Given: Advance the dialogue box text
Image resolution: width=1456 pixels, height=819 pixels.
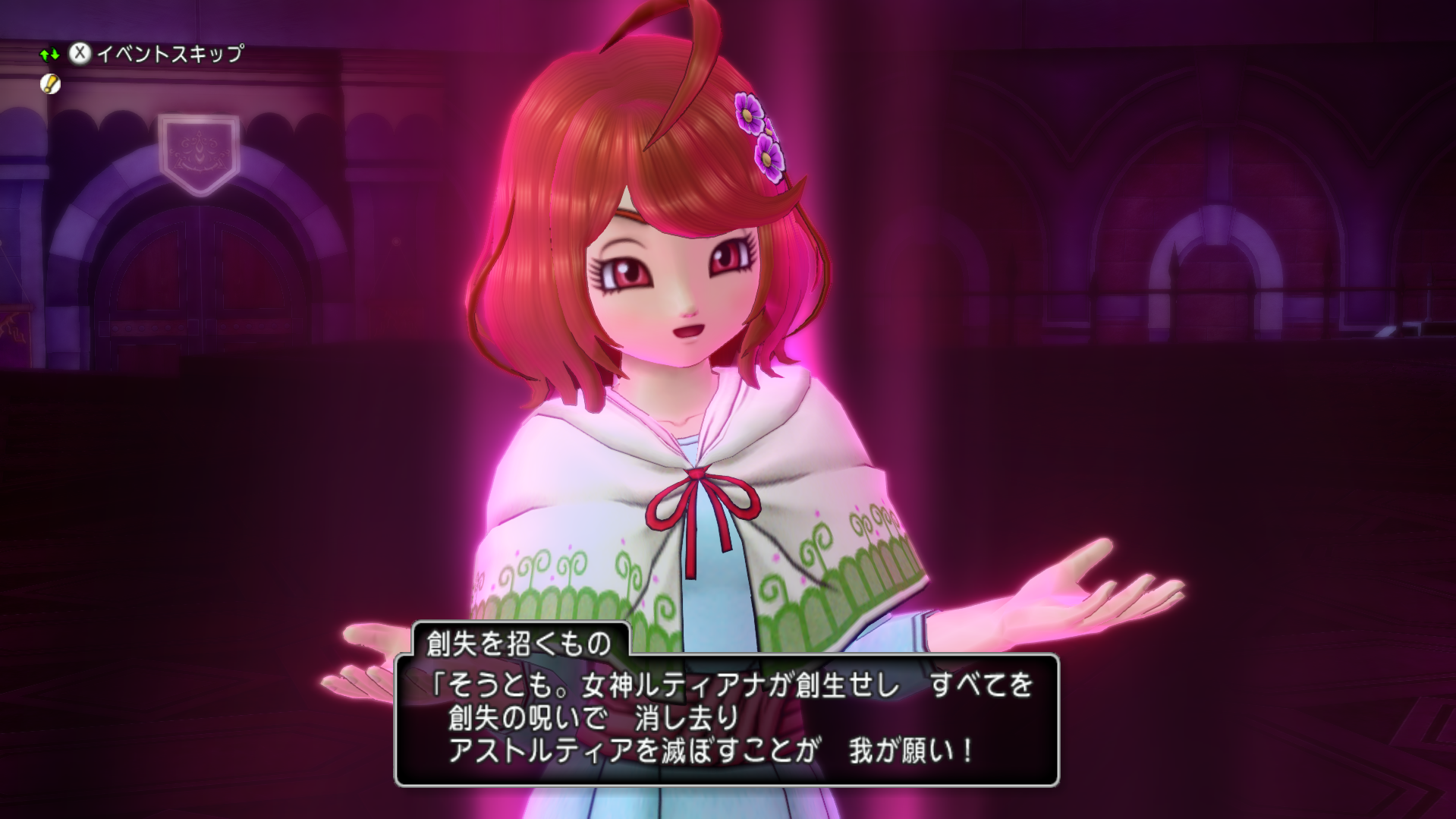Looking at the screenshot, I should pyautogui.click(x=726, y=718).
